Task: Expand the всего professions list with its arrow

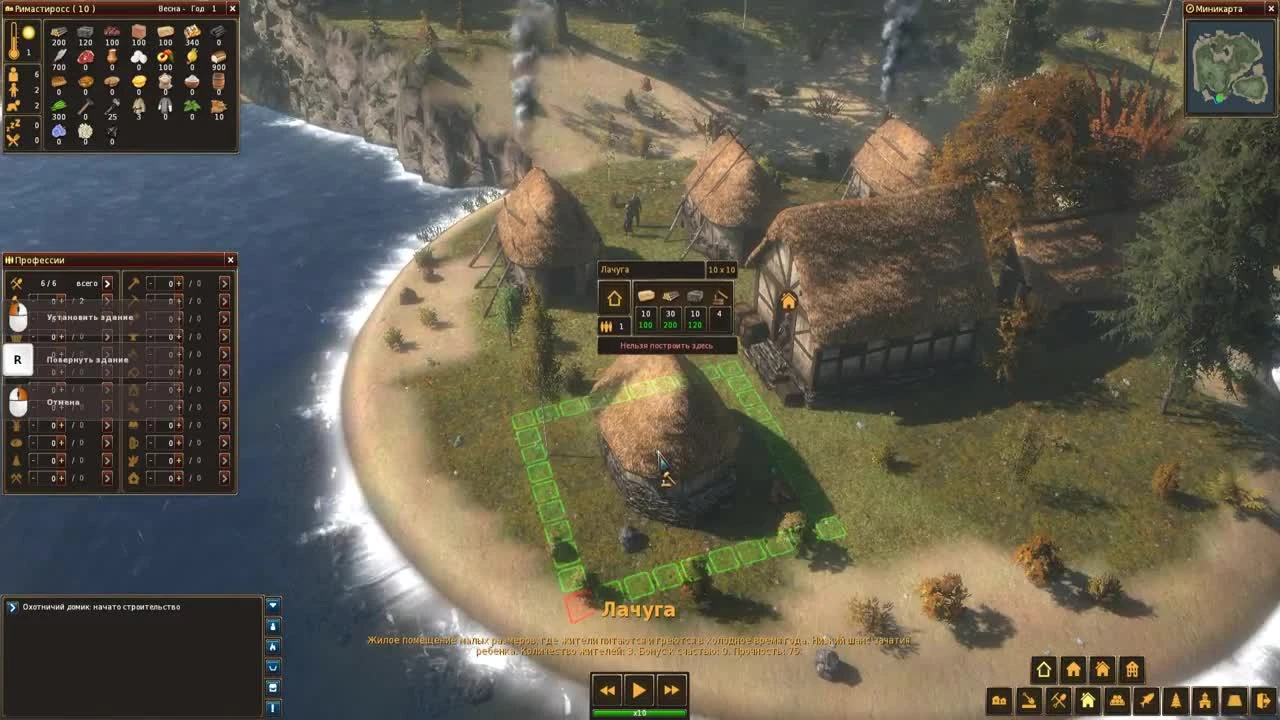Action: tap(108, 284)
